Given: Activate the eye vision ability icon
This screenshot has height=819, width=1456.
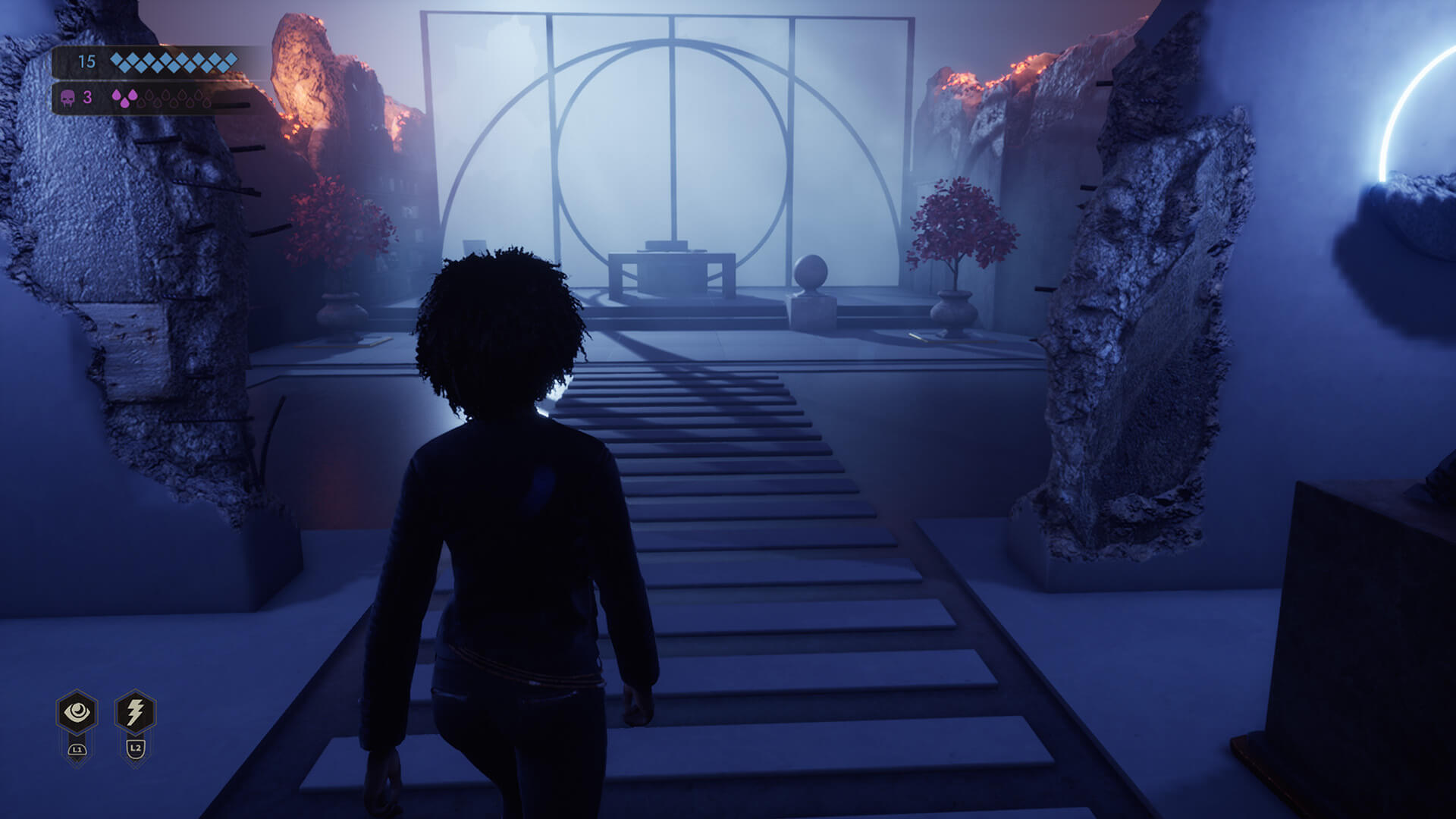Looking at the screenshot, I should coord(77,712).
